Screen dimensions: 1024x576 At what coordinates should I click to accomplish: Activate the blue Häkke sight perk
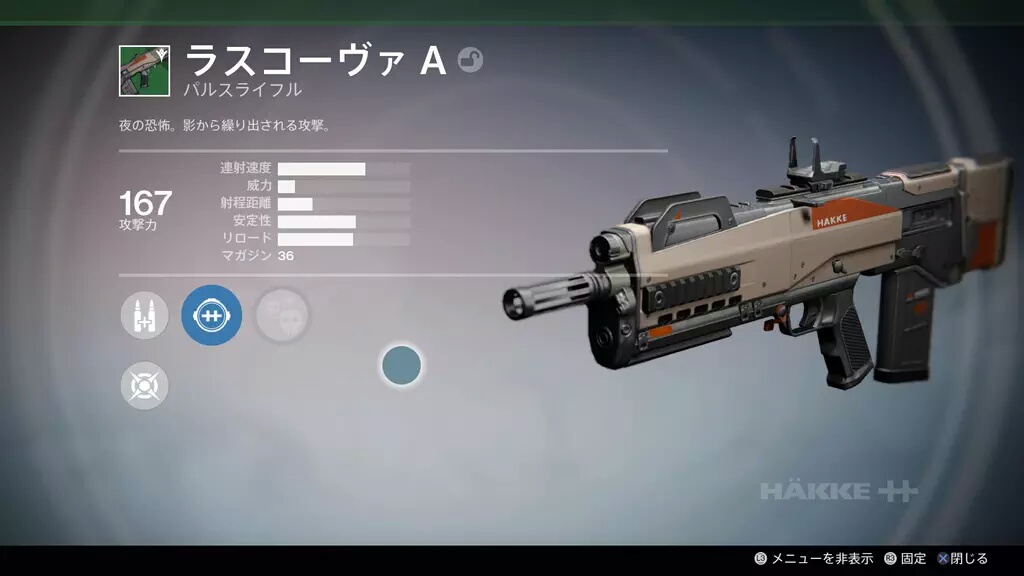pos(211,316)
